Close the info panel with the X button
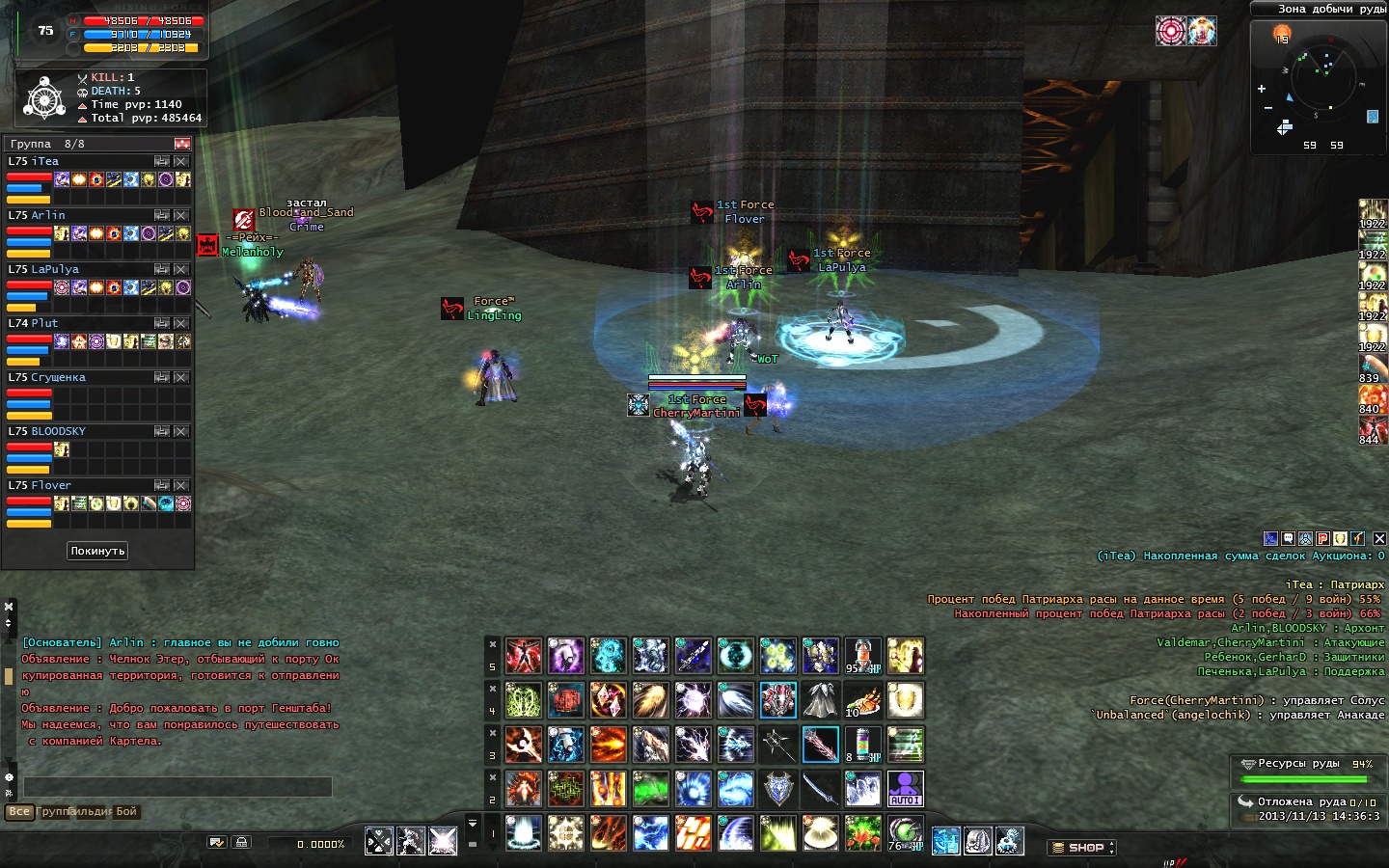Image resolution: width=1389 pixels, height=868 pixels. coord(1379,538)
